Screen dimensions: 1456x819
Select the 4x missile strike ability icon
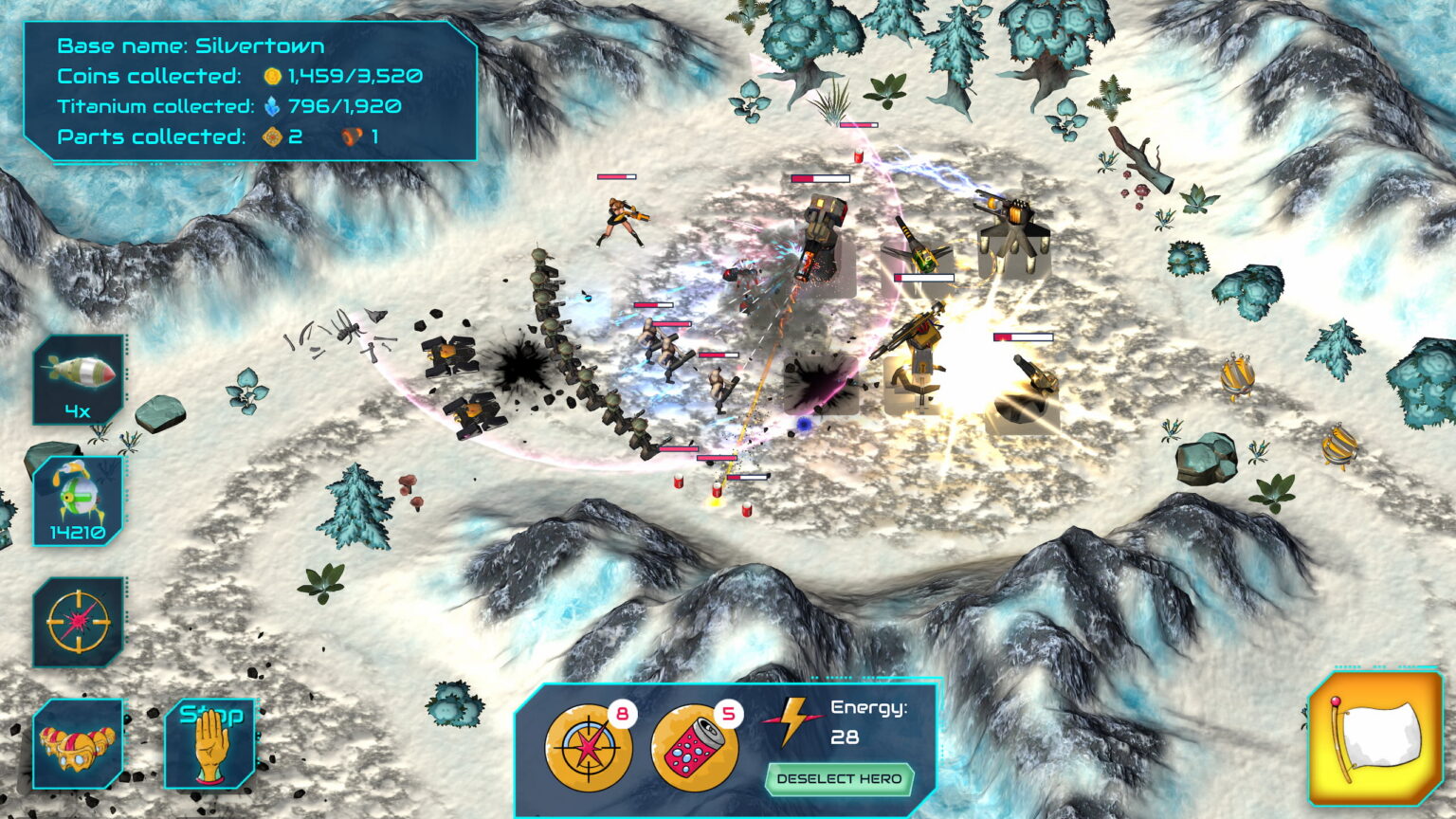point(79,377)
